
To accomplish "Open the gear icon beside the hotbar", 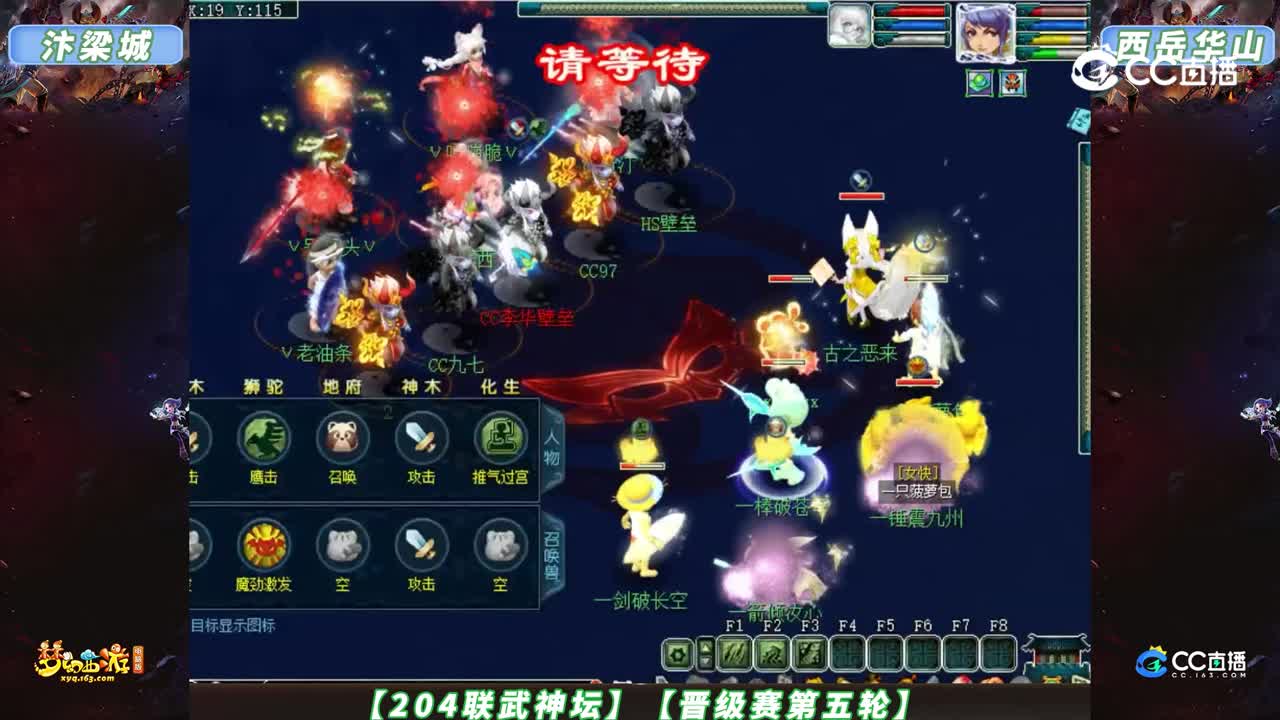I will (676, 654).
